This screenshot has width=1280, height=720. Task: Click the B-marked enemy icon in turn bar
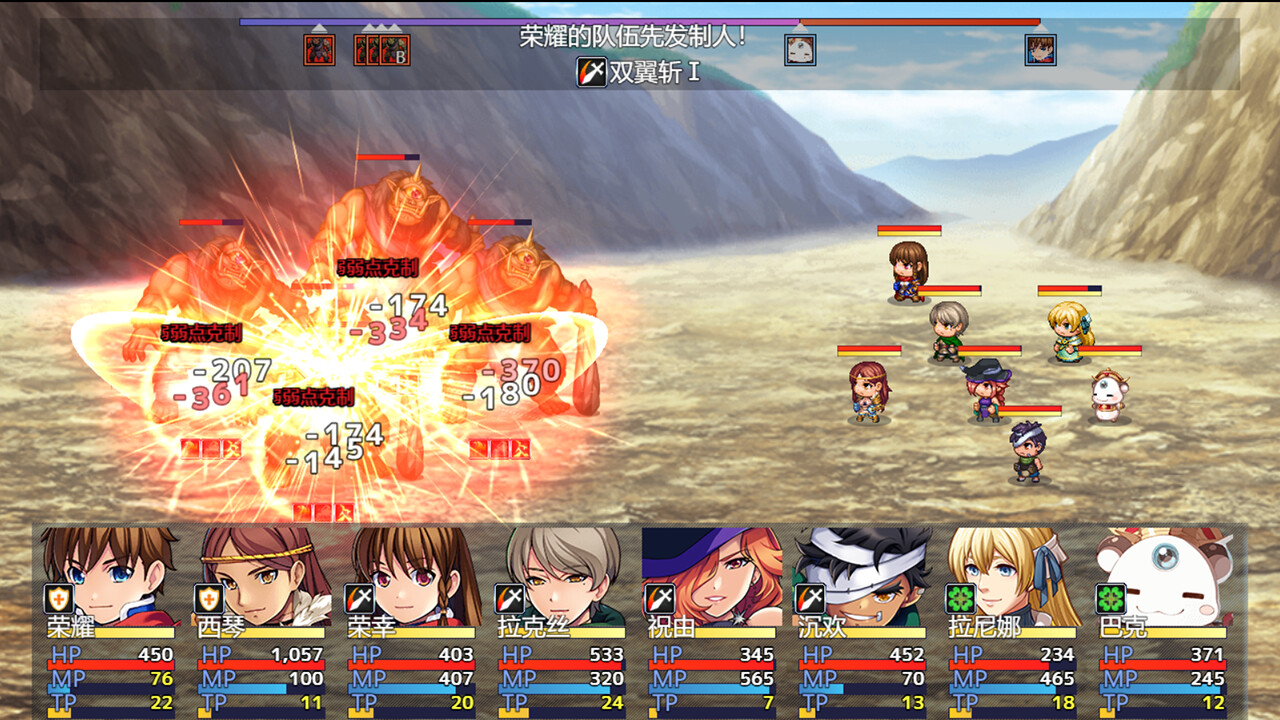tap(393, 48)
